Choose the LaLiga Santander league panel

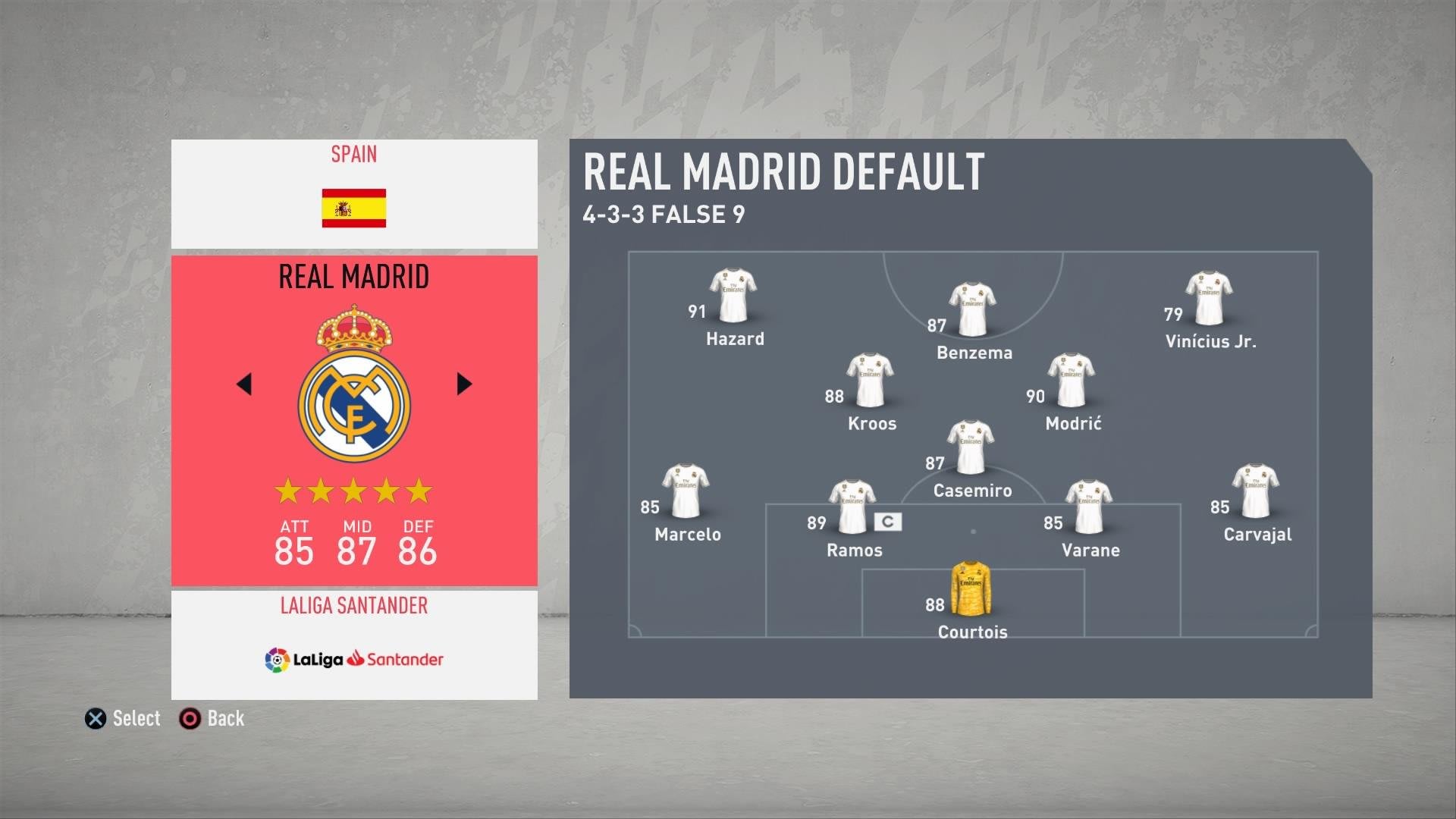[354, 645]
